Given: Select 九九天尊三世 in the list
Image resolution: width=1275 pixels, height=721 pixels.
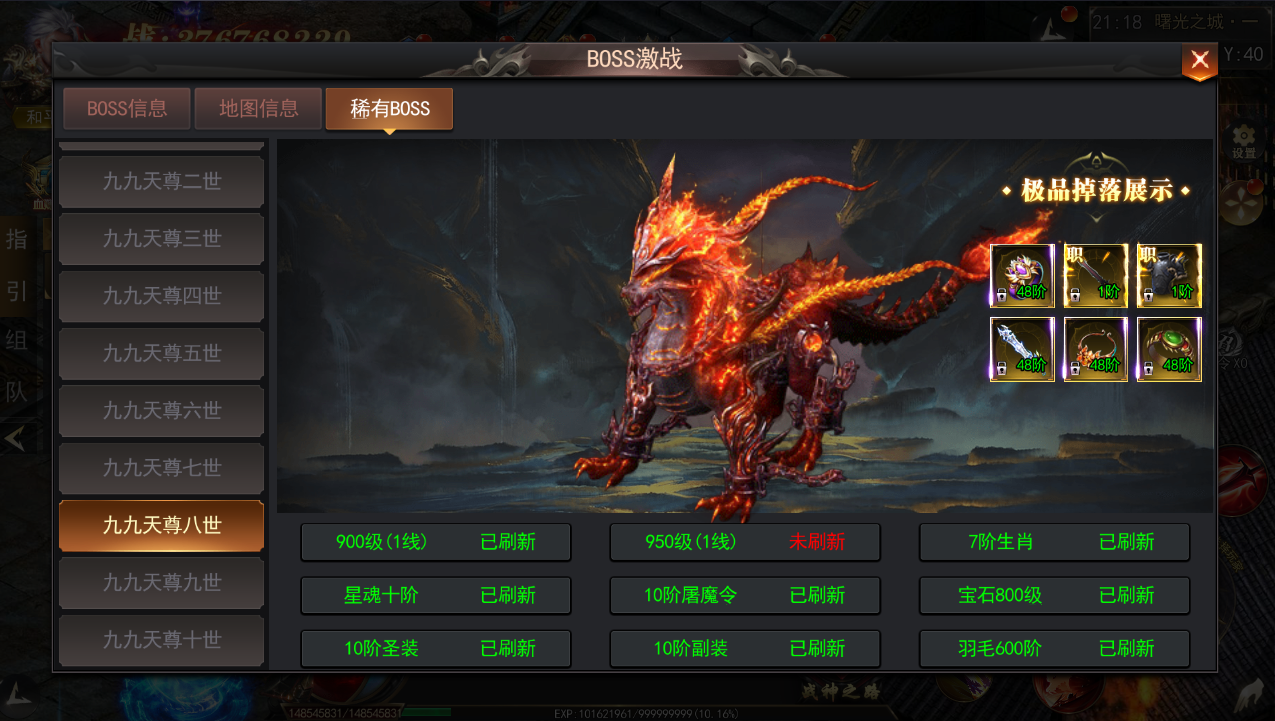Looking at the screenshot, I should [x=162, y=239].
